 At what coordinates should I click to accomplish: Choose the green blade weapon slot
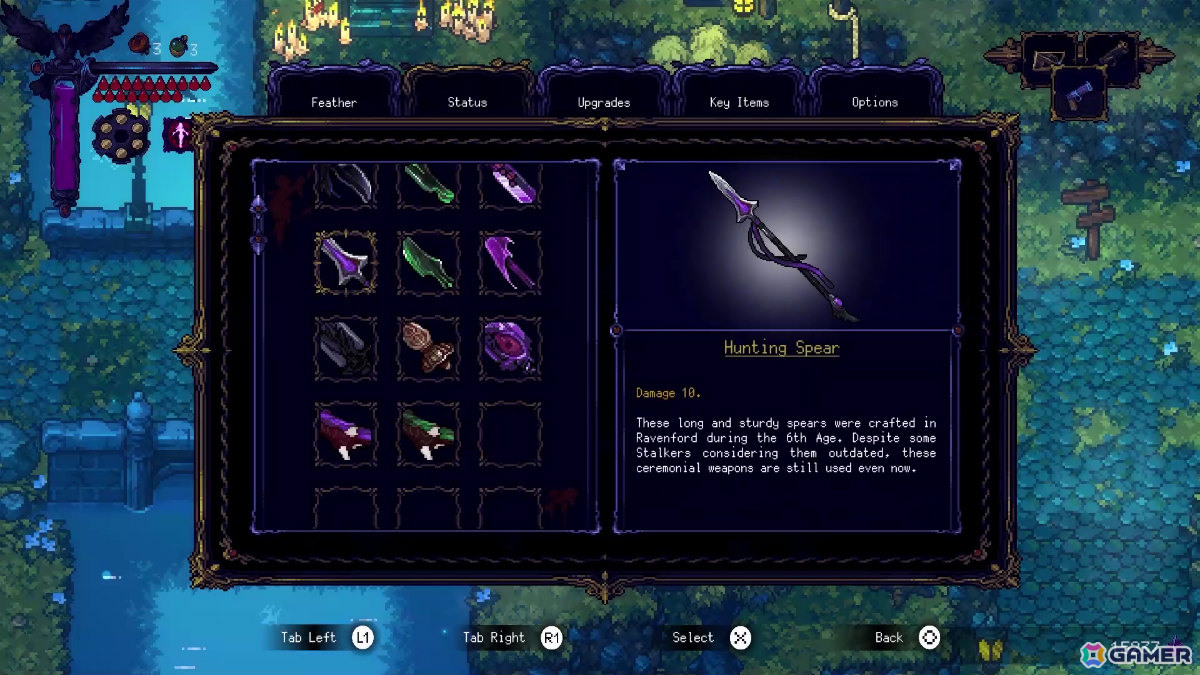(428, 263)
